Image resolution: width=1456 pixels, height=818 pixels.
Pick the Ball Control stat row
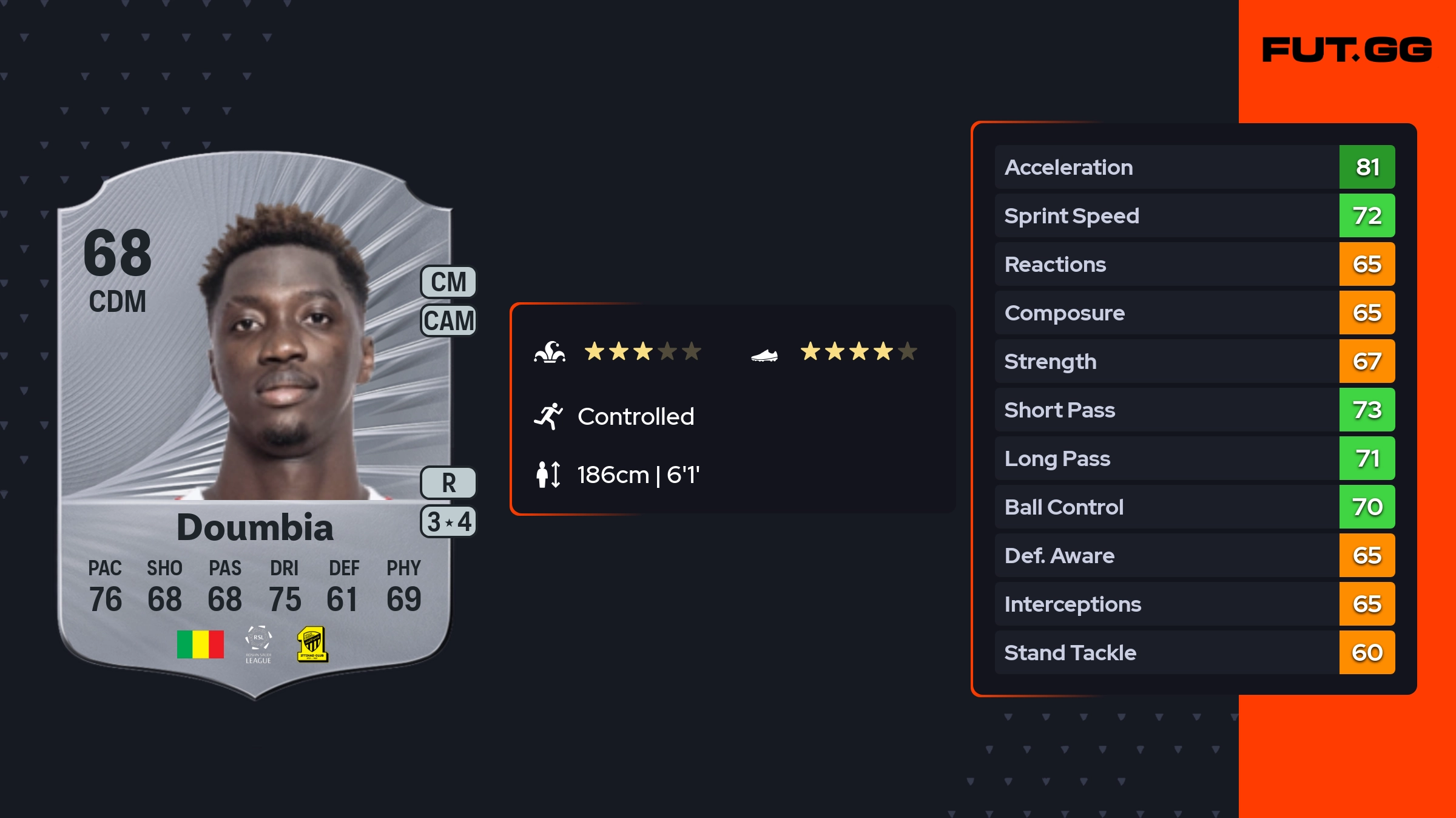pyautogui.click(x=1194, y=507)
